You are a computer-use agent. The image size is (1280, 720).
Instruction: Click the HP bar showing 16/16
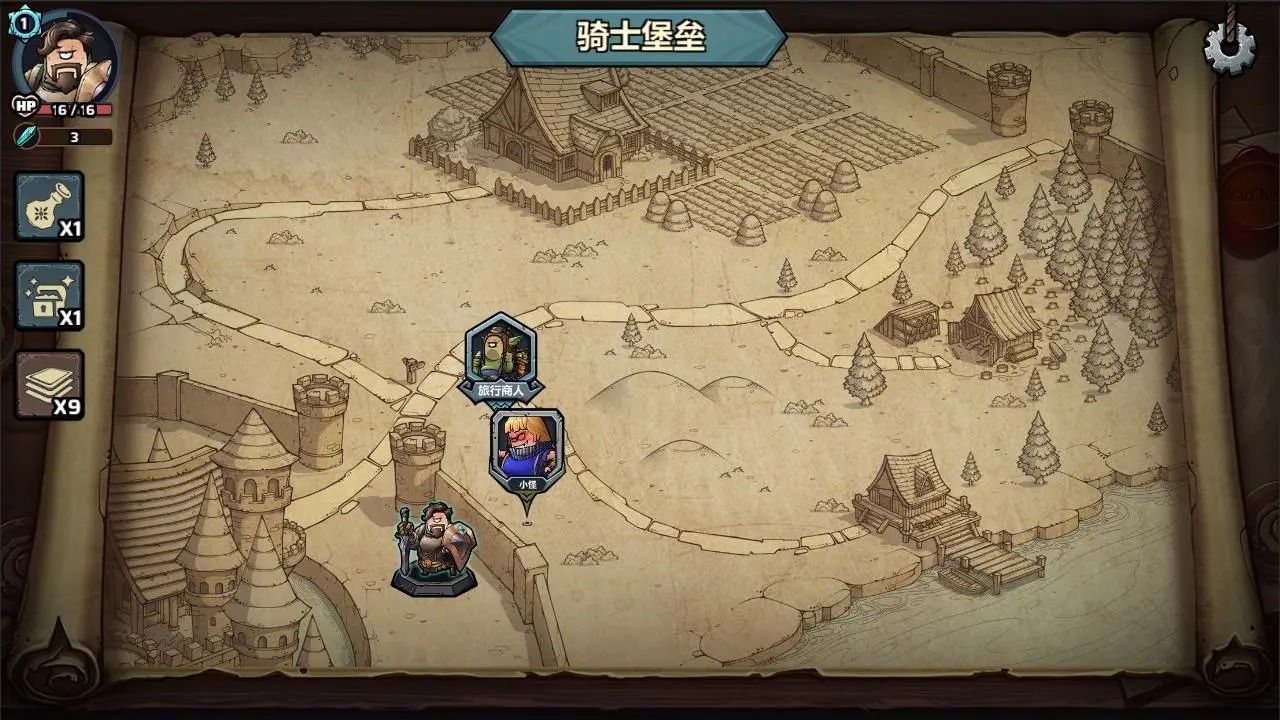click(75, 107)
